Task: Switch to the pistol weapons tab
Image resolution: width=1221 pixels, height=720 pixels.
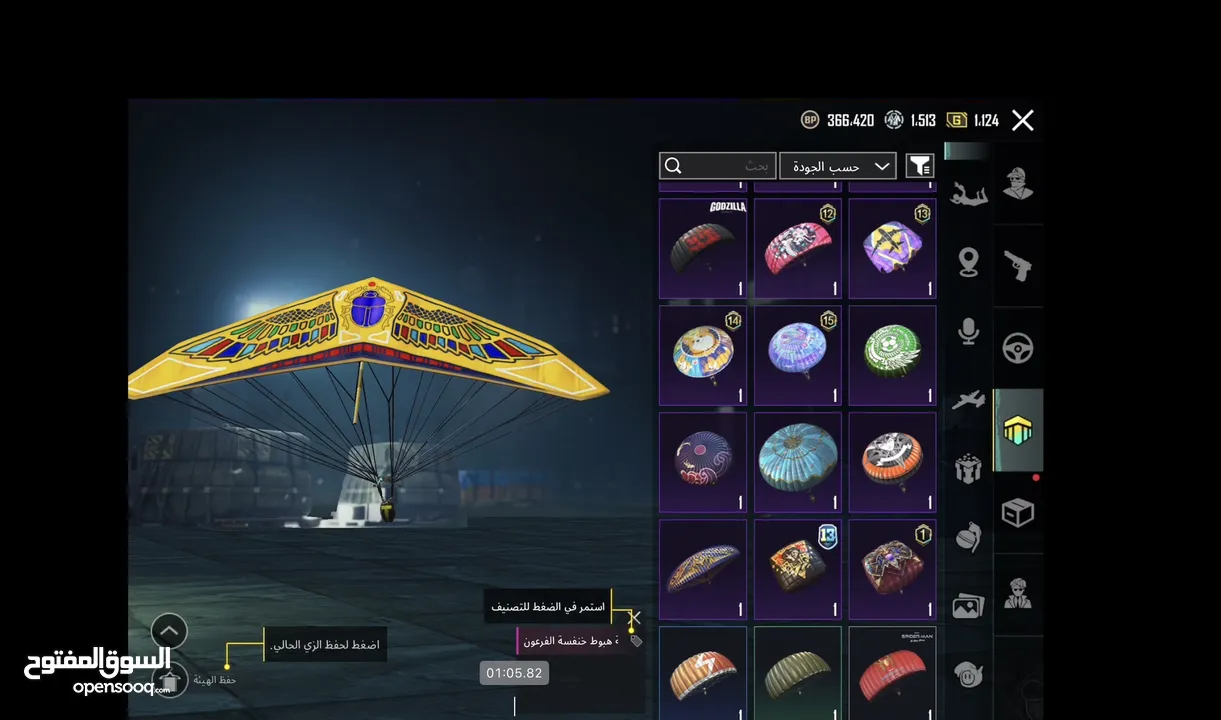Action: [x=1018, y=266]
